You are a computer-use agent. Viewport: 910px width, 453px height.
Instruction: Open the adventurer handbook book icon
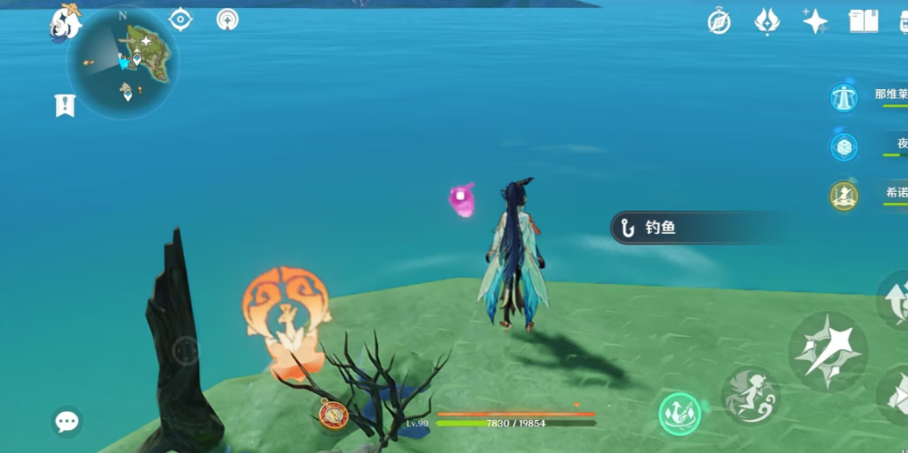coord(863,21)
